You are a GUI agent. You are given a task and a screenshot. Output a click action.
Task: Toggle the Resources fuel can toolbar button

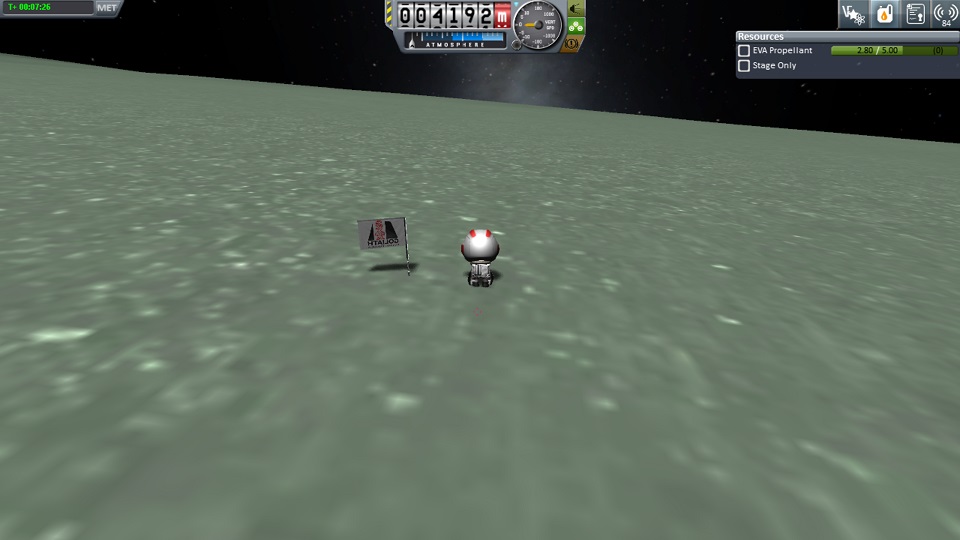(884, 13)
